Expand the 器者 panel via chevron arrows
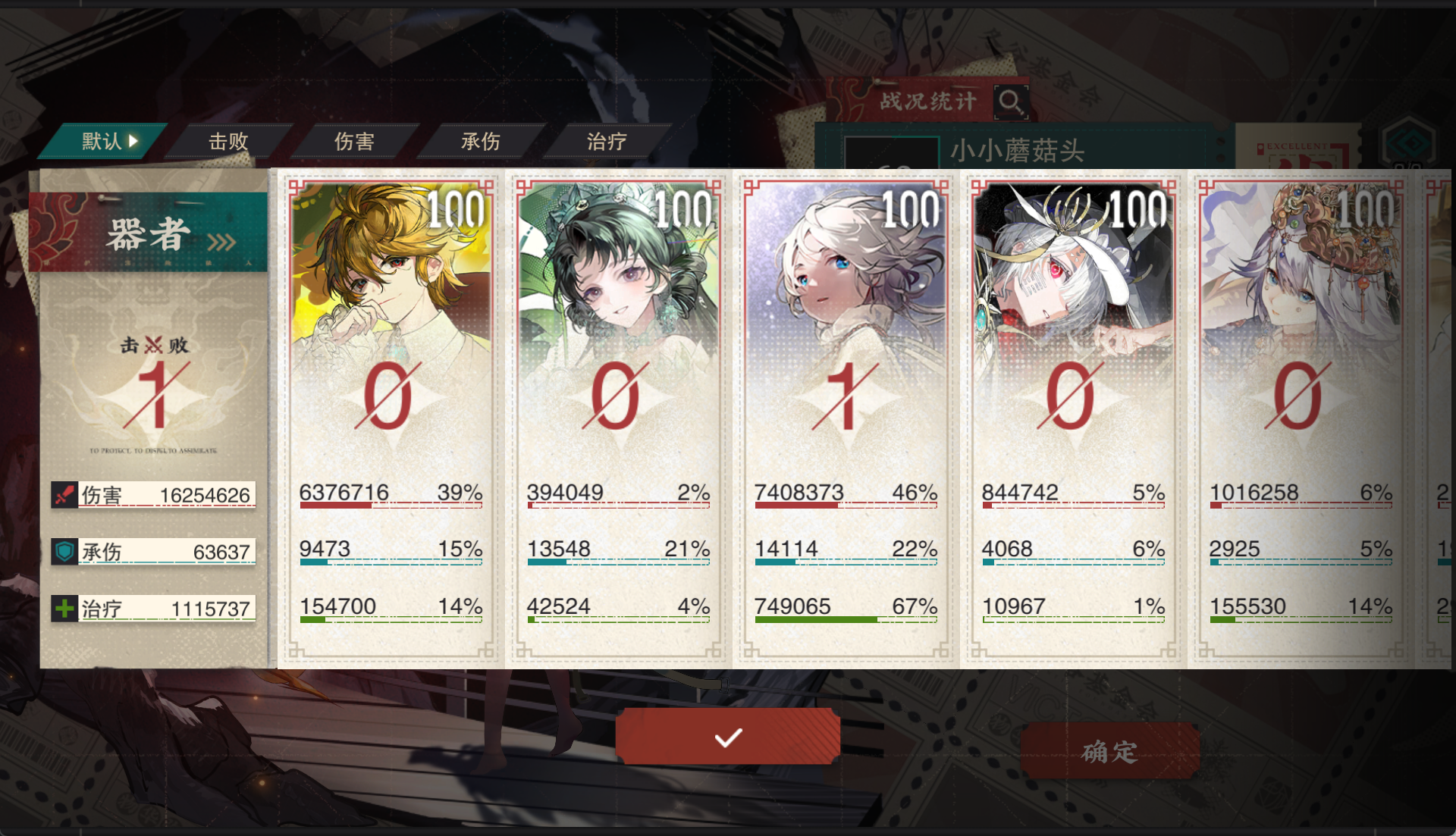 tap(221, 240)
